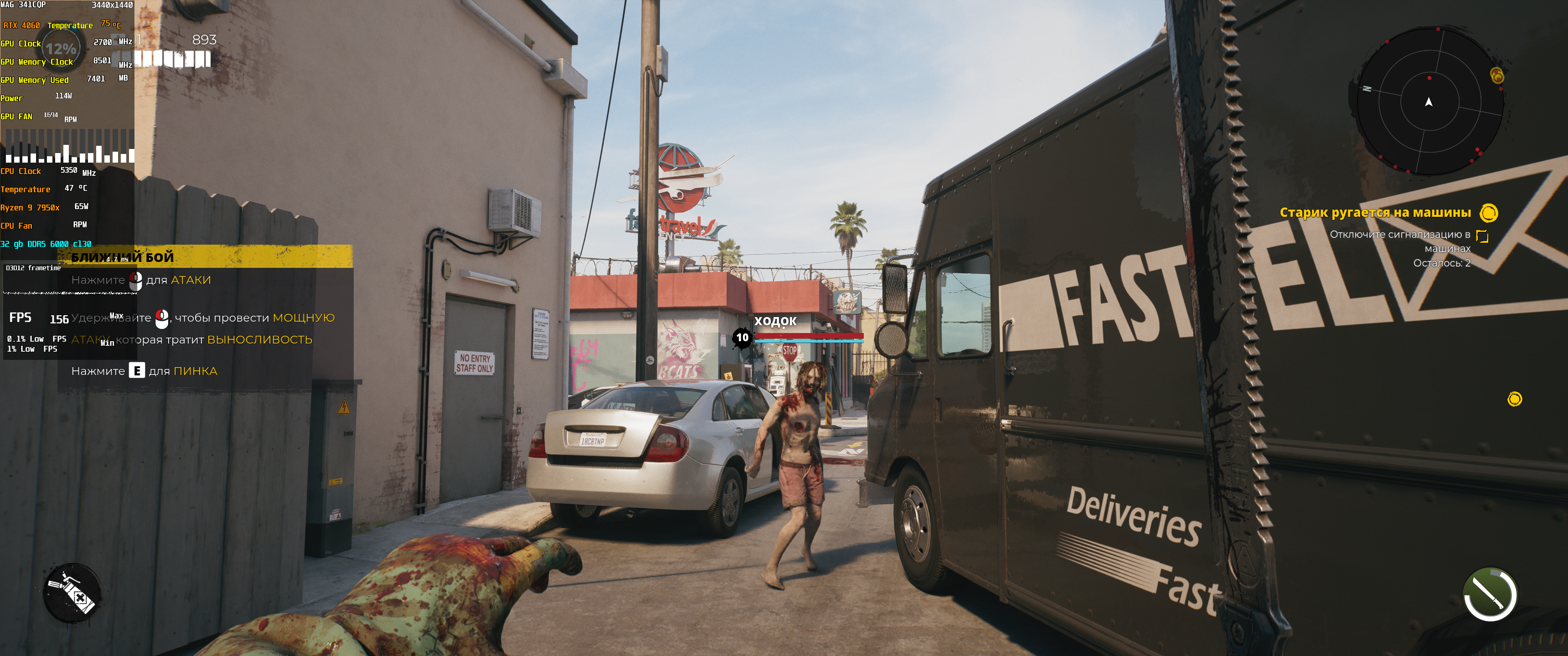The width and height of the screenshot is (1568, 656).
Task: Select the yellow objective marker on the minimap edge
Action: pyautogui.click(x=1497, y=76)
